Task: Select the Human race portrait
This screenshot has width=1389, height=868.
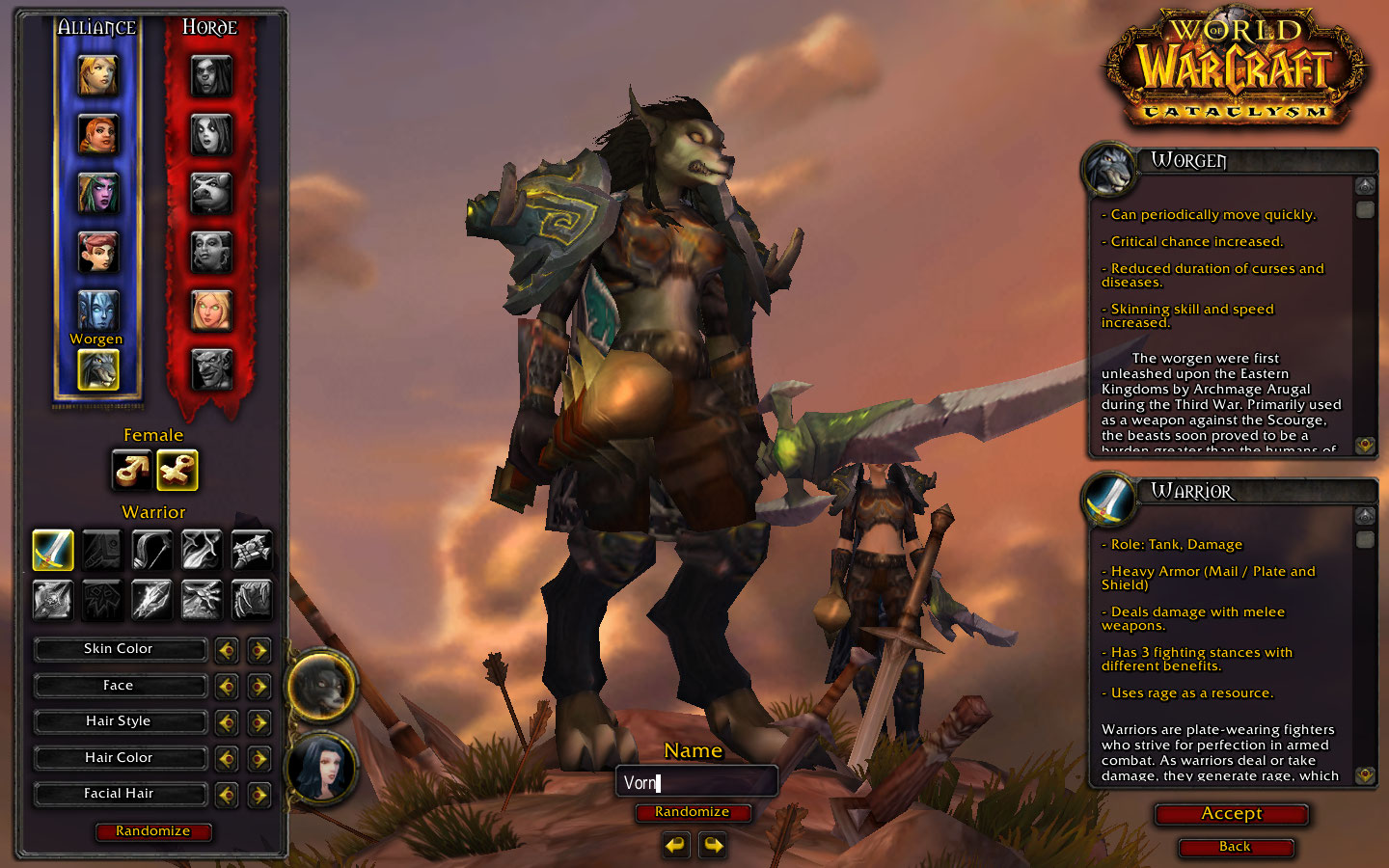Action: coord(97,75)
